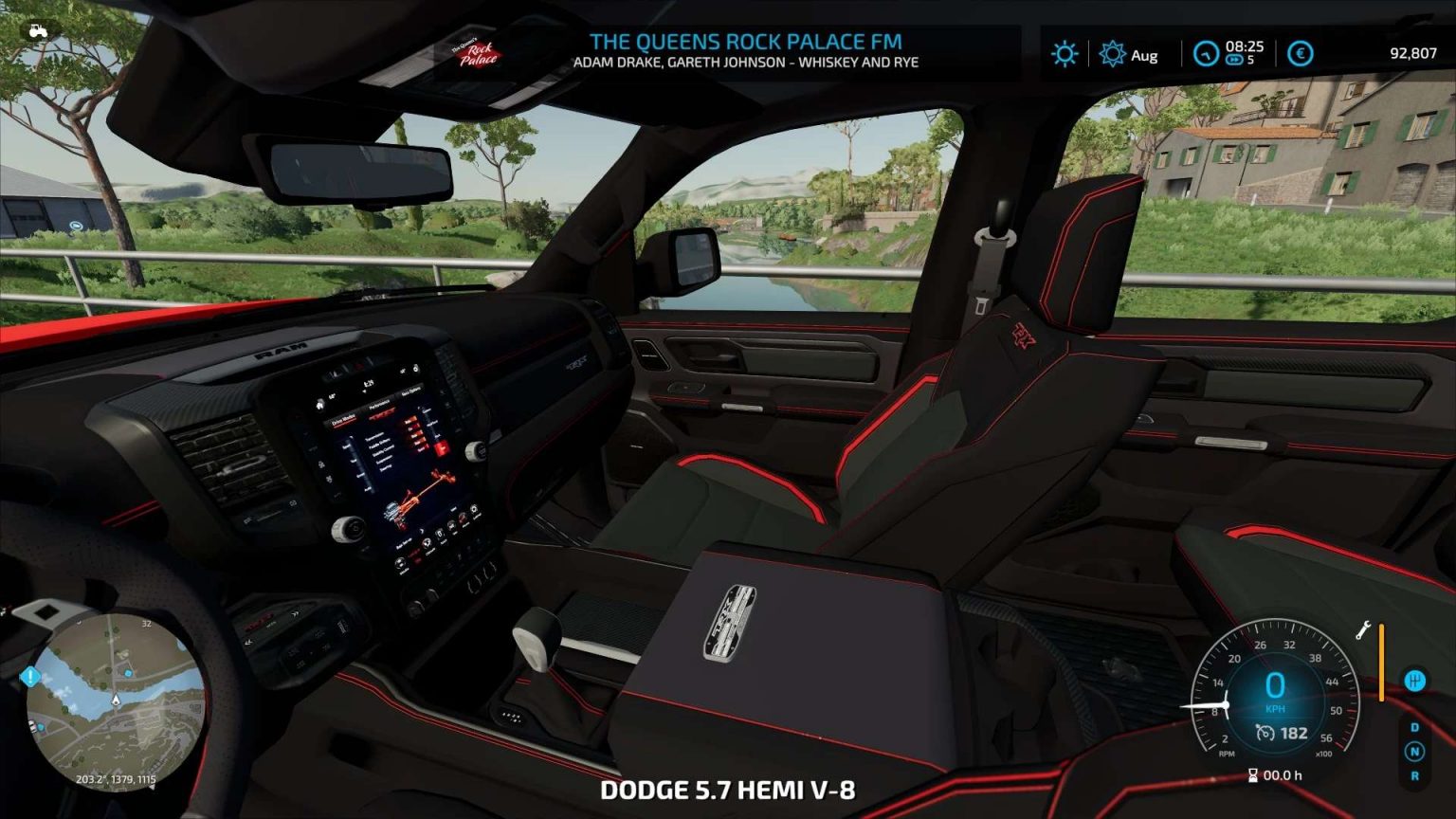Click the wrench repair icon on the dashboard HUD
Image resolution: width=1456 pixels, height=819 pixels.
1363,629
